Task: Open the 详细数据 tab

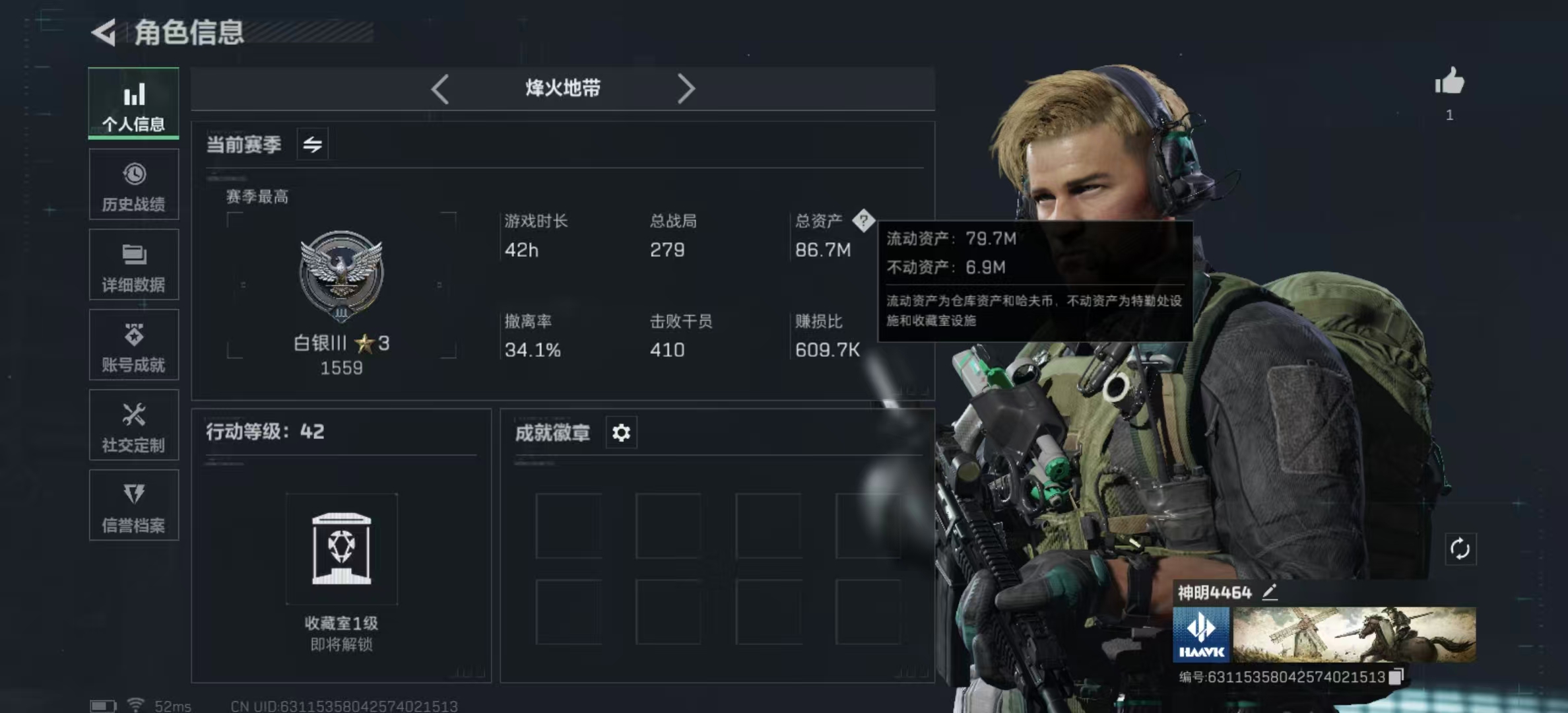Action: point(133,265)
